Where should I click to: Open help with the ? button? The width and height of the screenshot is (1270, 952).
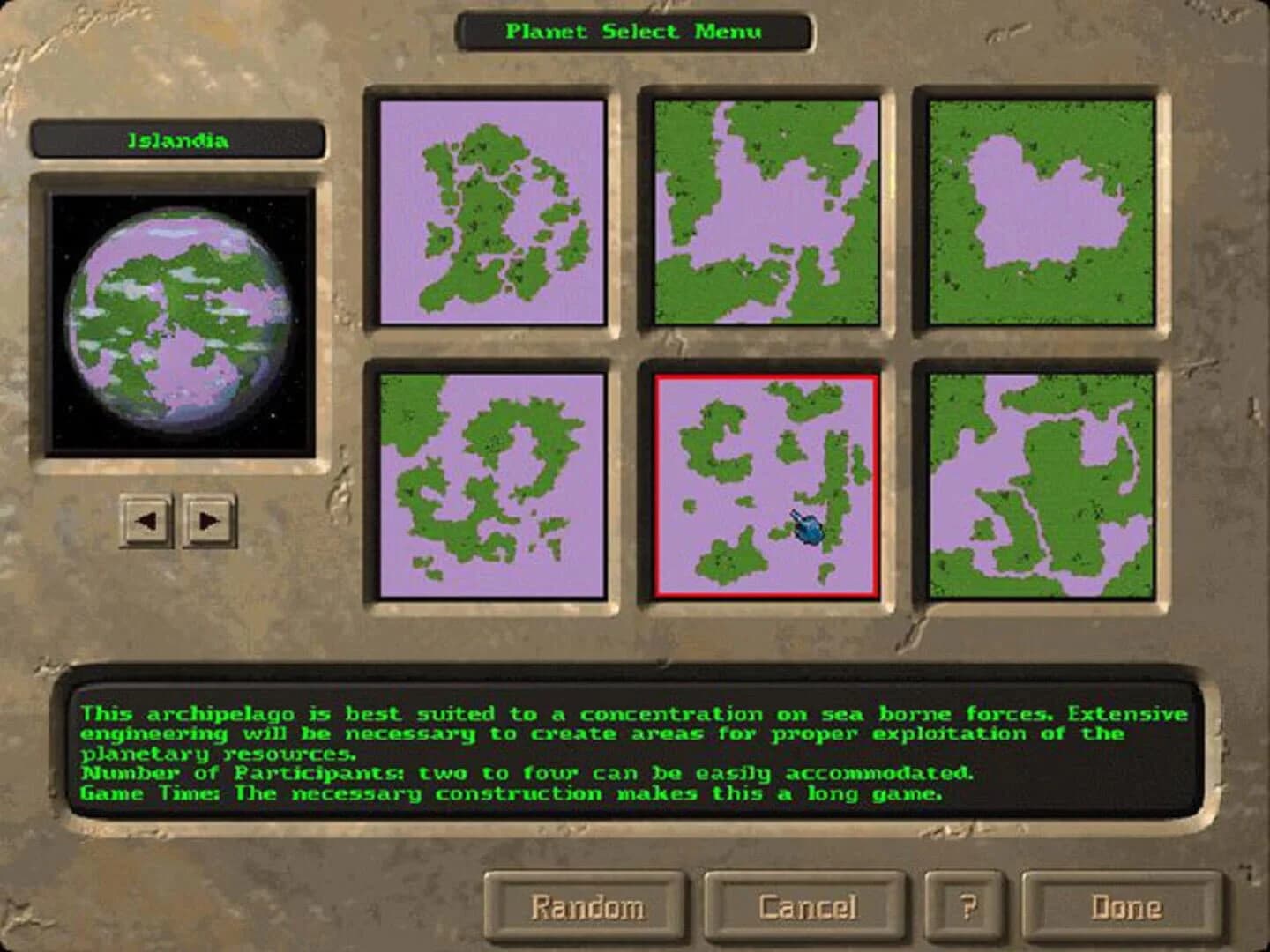click(x=967, y=906)
